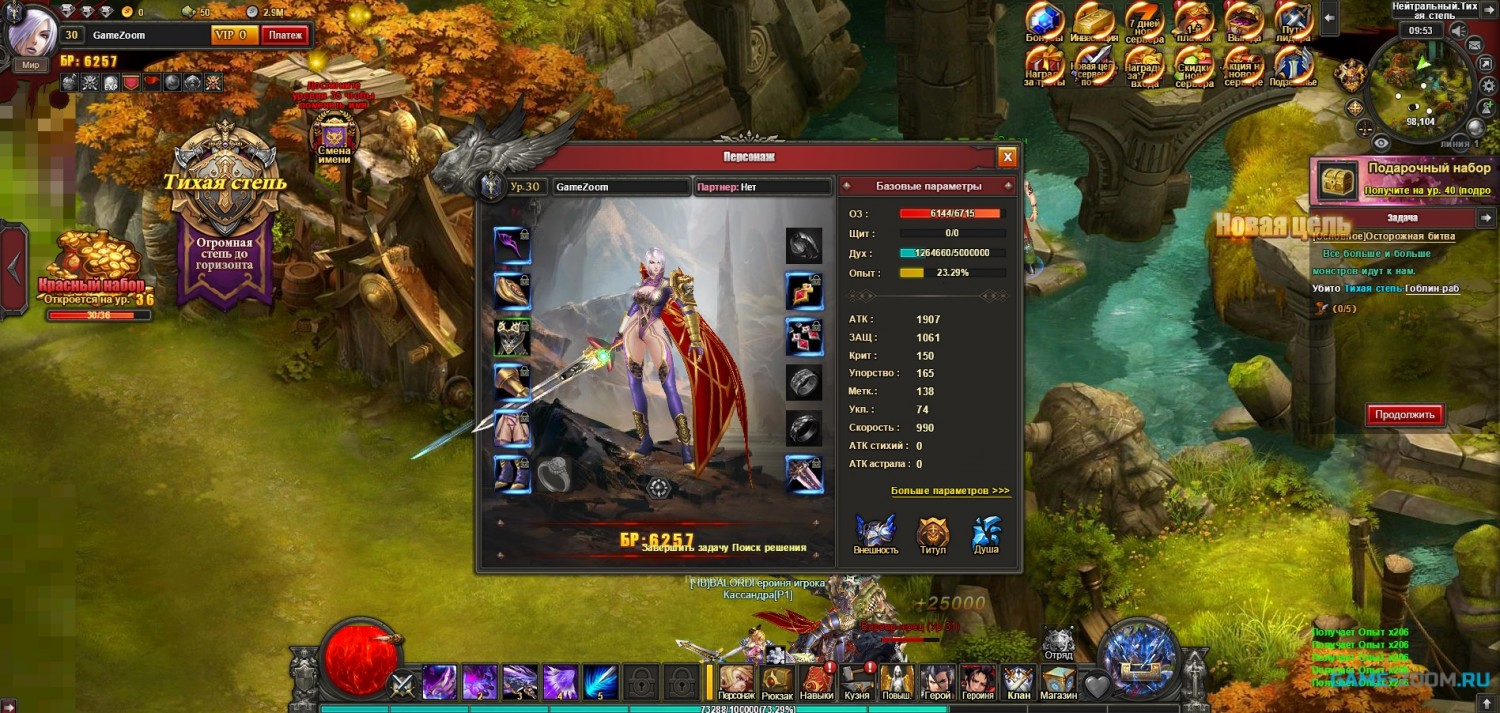Open the Навыки skills menu
The image size is (1500, 713).
(817, 681)
